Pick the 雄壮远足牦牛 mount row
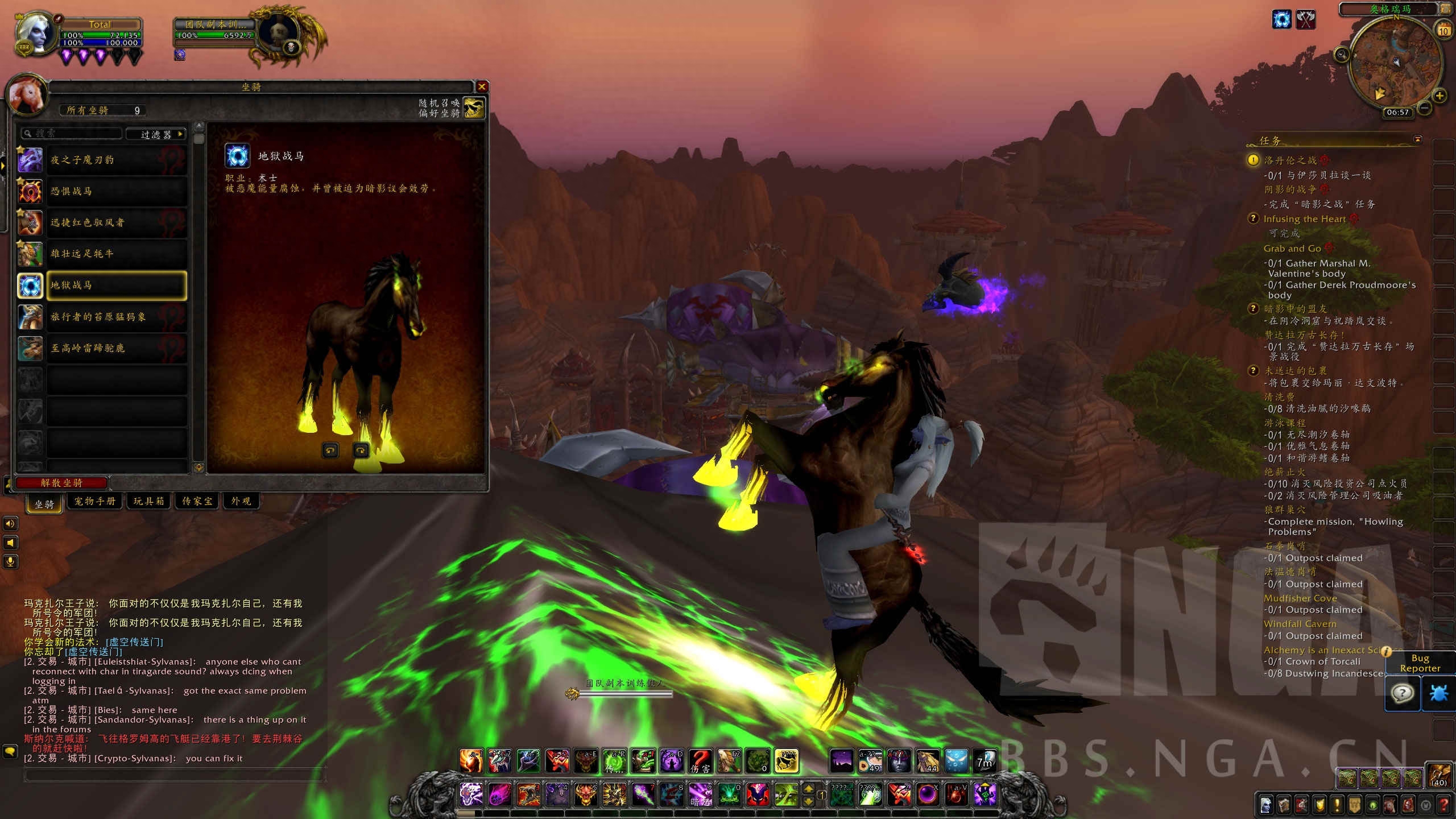 (x=117, y=254)
